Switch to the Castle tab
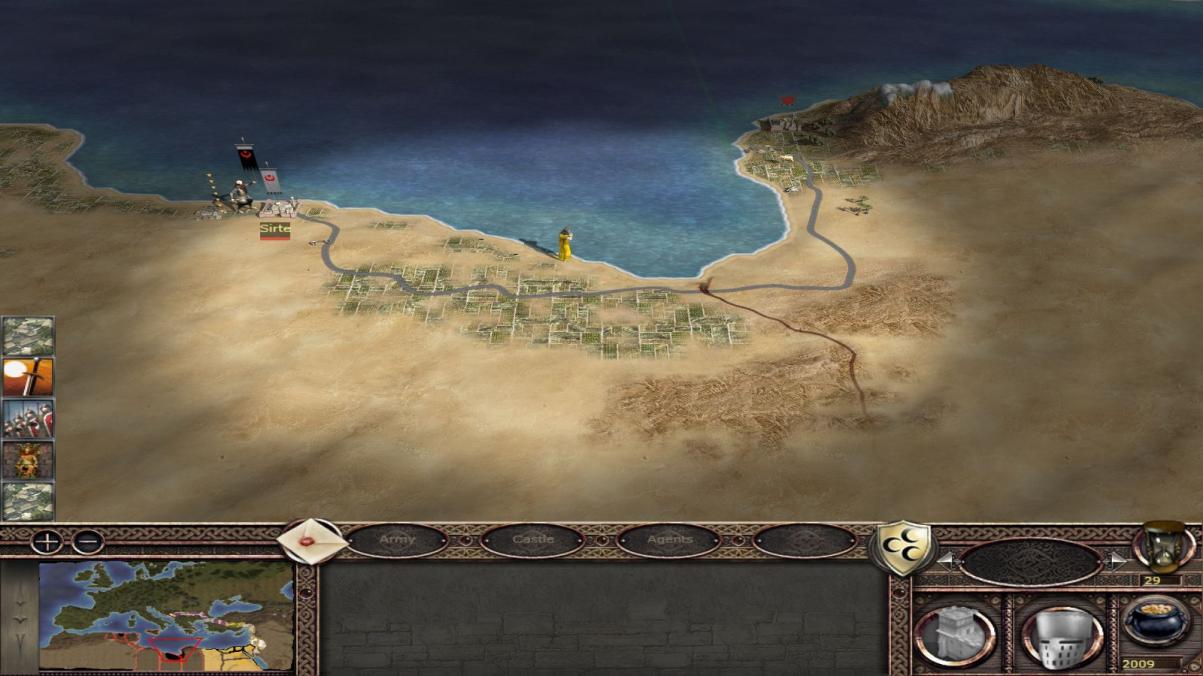The width and height of the screenshot is (1203, 676). (532, 540)
